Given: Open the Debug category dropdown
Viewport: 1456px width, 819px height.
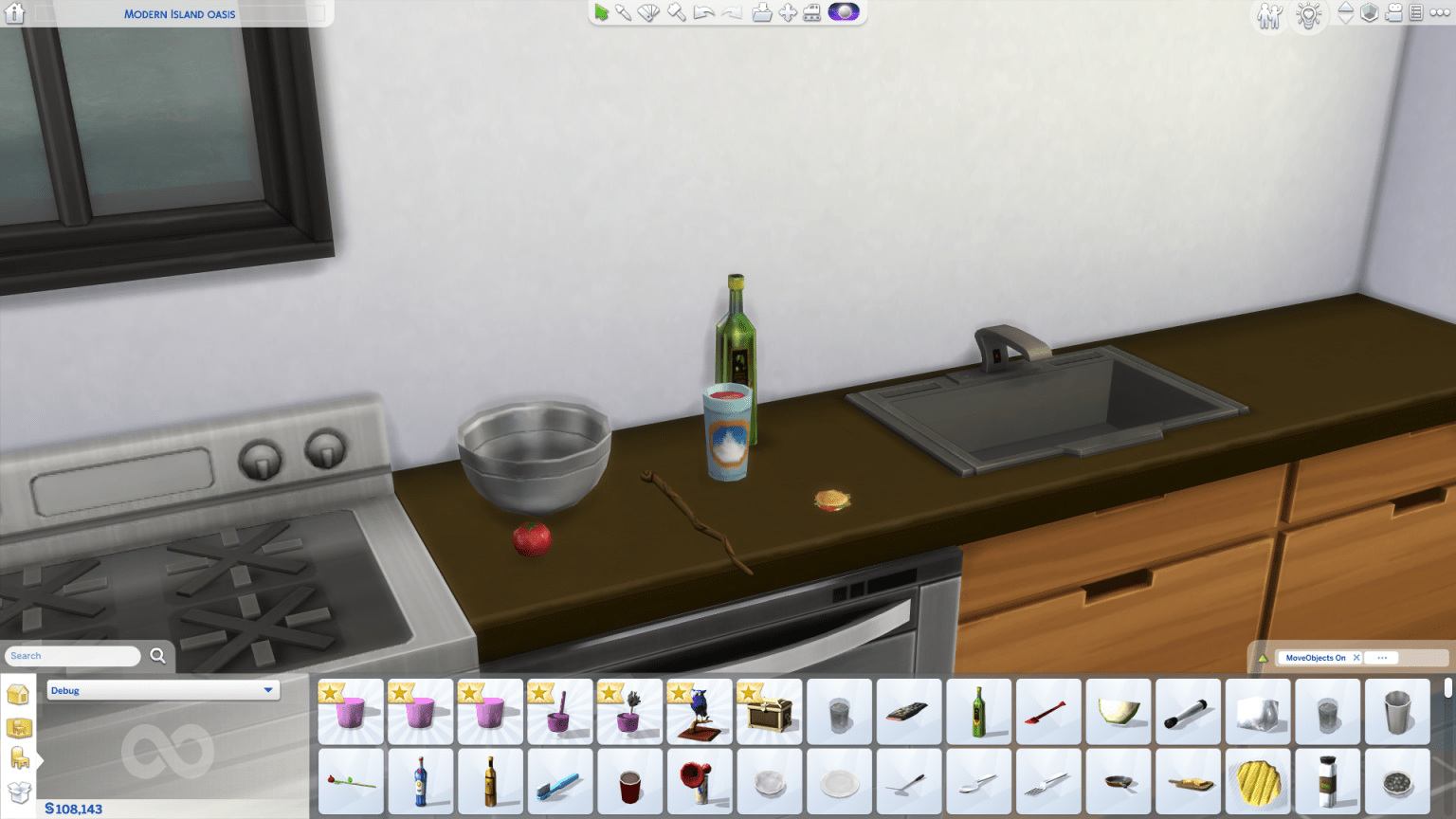Looking at the screenshot, I should (x=163, y=690).
